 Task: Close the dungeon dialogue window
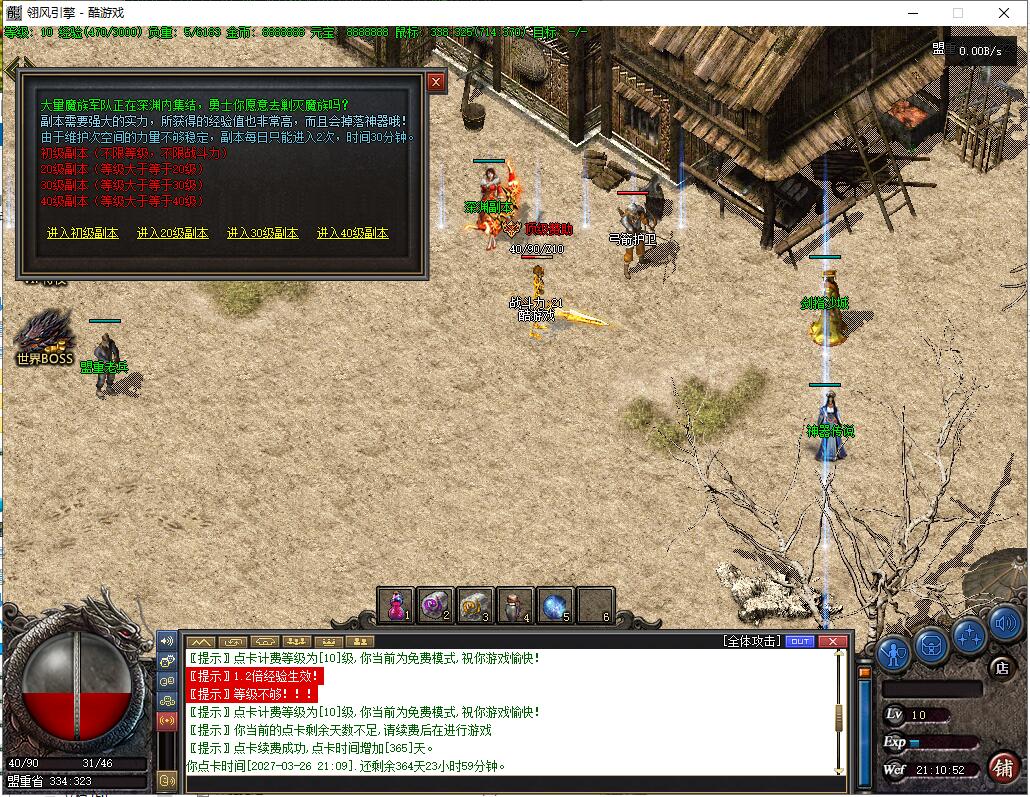click(x=436, y=83)
